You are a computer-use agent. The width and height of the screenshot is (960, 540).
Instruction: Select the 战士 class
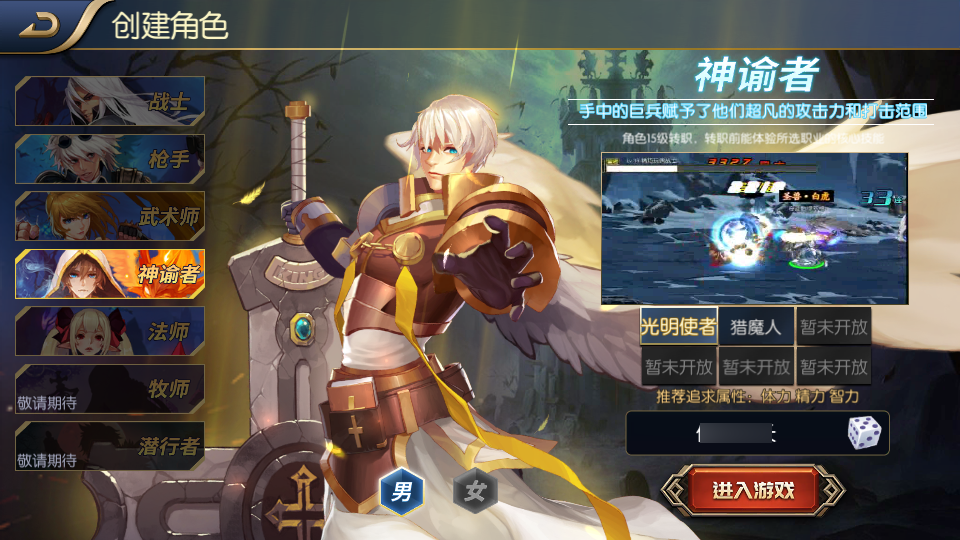point(110,101)
